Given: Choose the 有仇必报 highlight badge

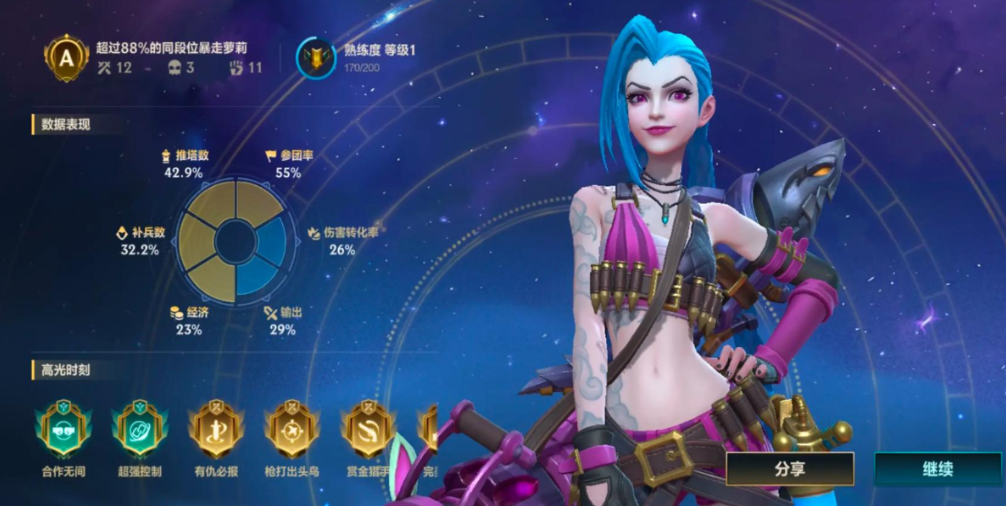Looking at the screenshot, I should click(213, 430).
